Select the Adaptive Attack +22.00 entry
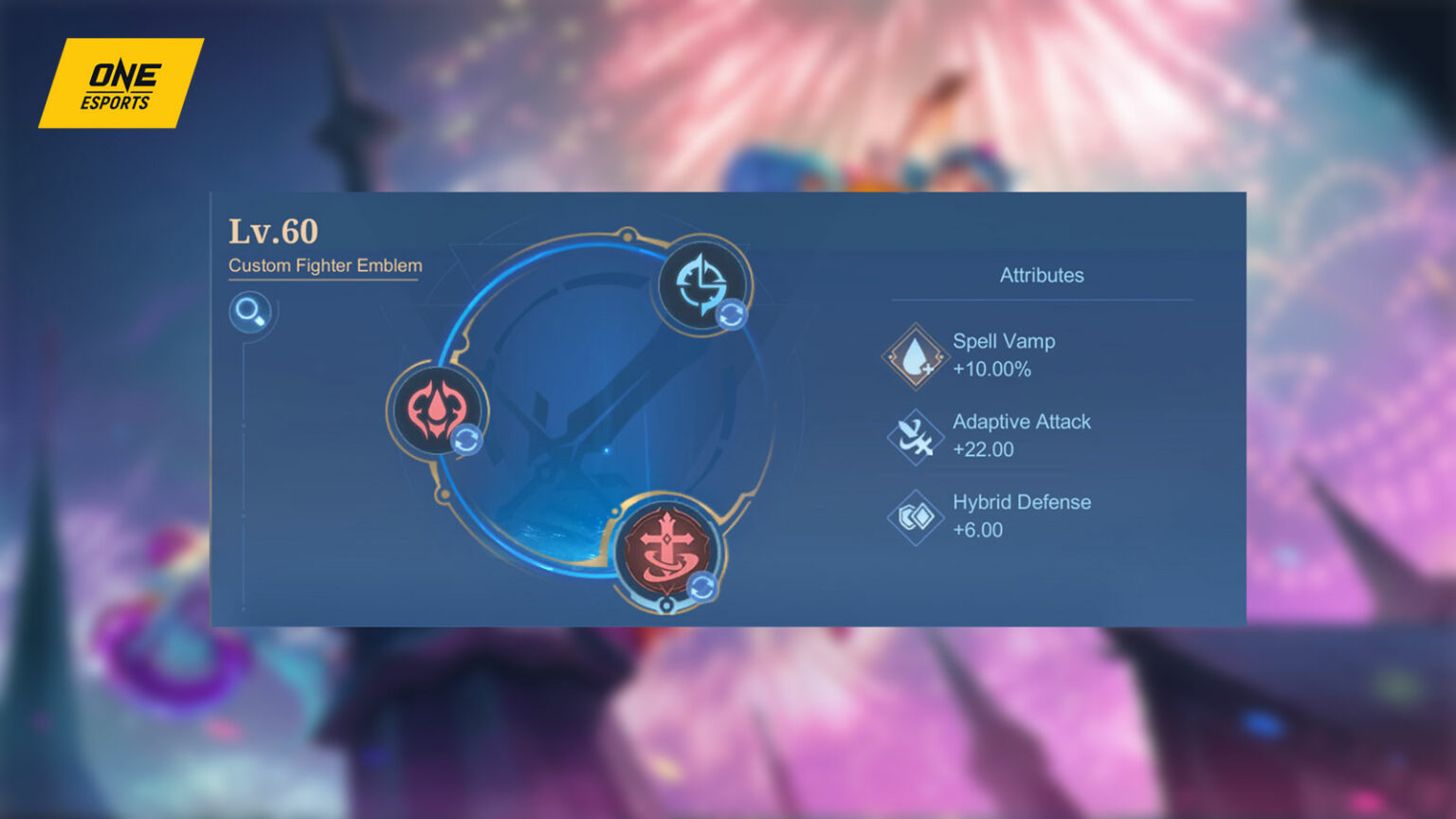Screen dimensions: 1456x819 click(1022, 435)
